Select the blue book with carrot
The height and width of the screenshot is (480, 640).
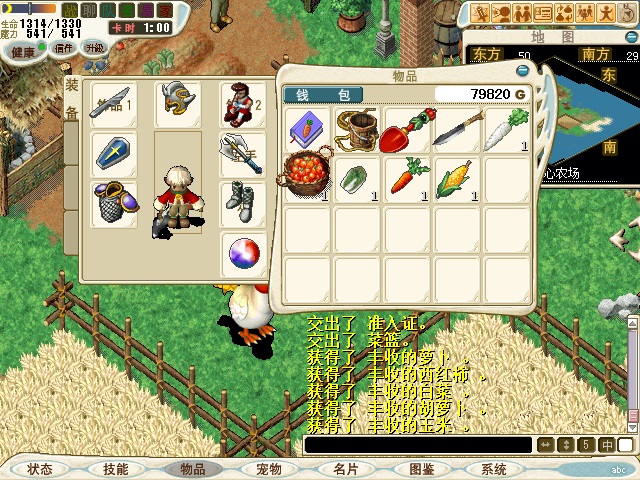[308, 129]
